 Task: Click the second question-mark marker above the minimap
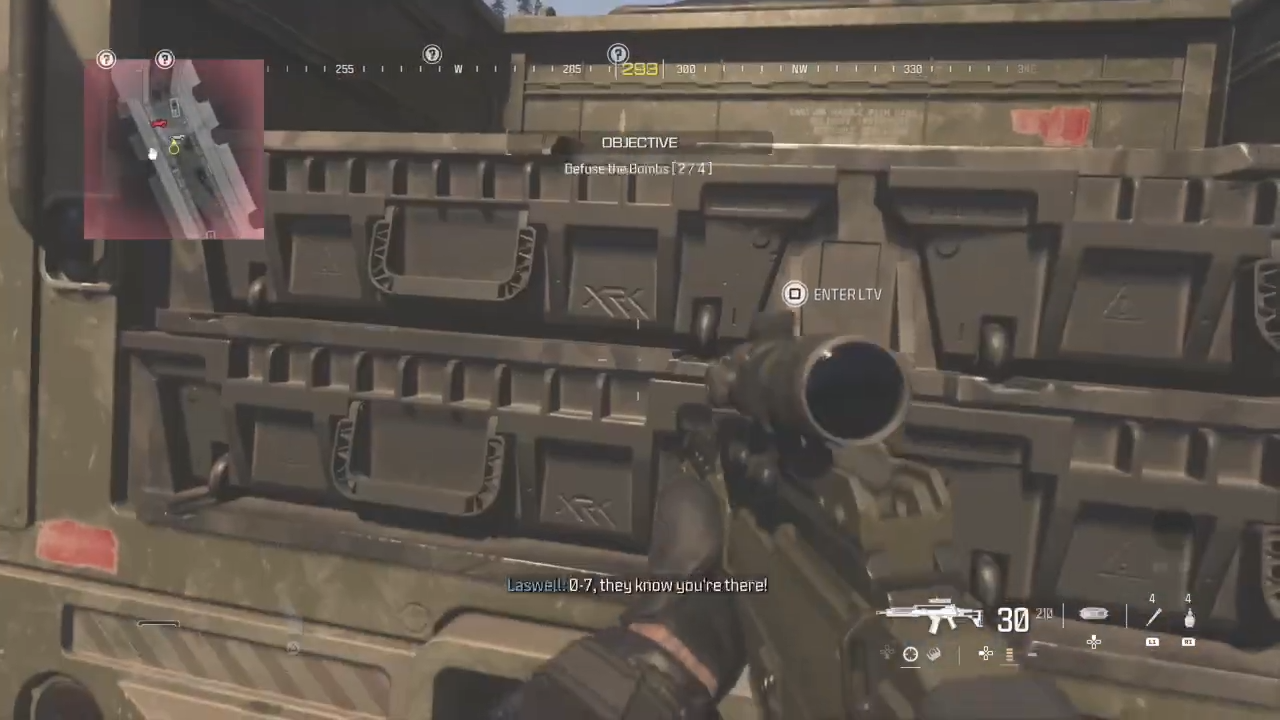pos(164,59)
